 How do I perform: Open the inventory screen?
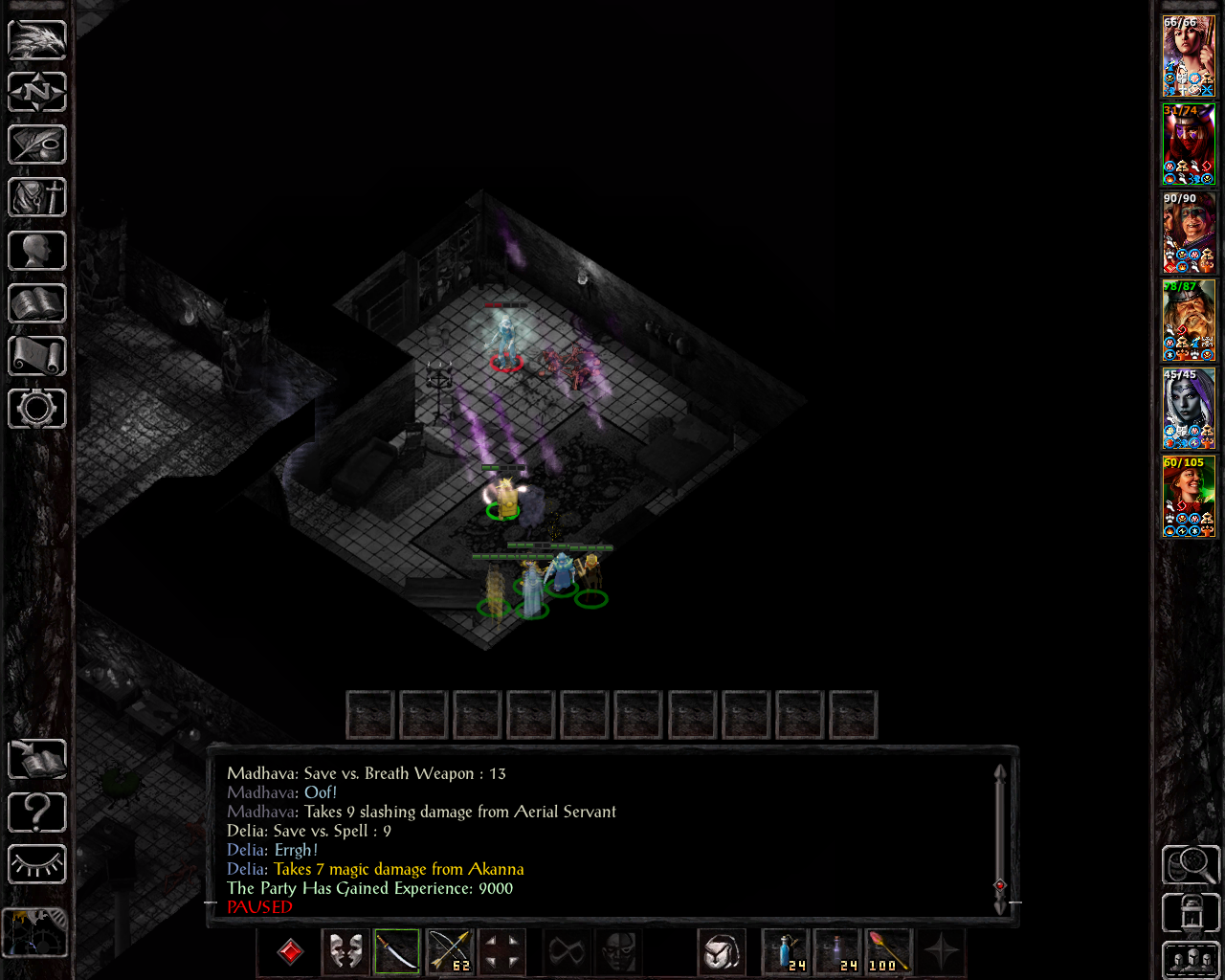pyautogui.click(x=37, y=197)
